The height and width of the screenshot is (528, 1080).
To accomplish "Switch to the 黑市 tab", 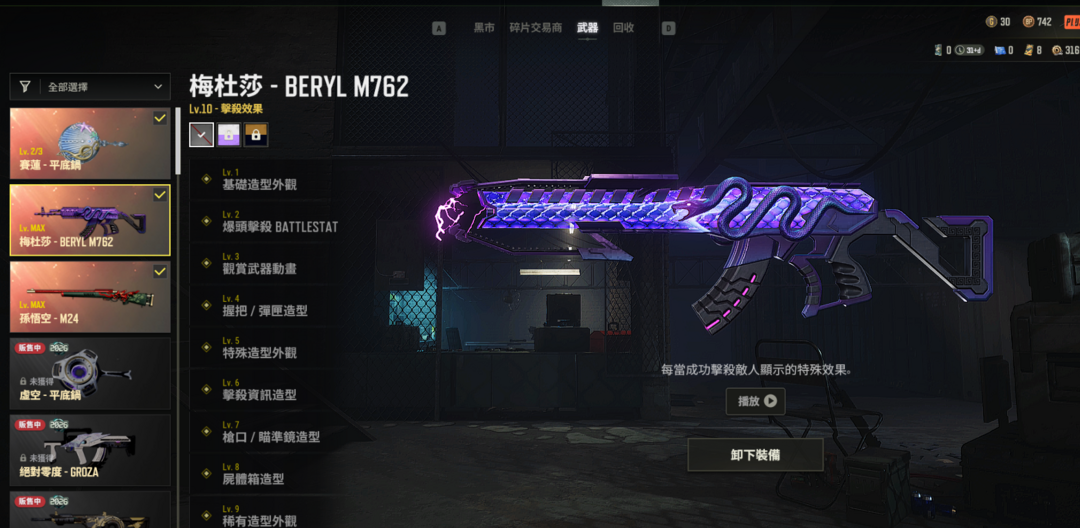I will (484, 28).
